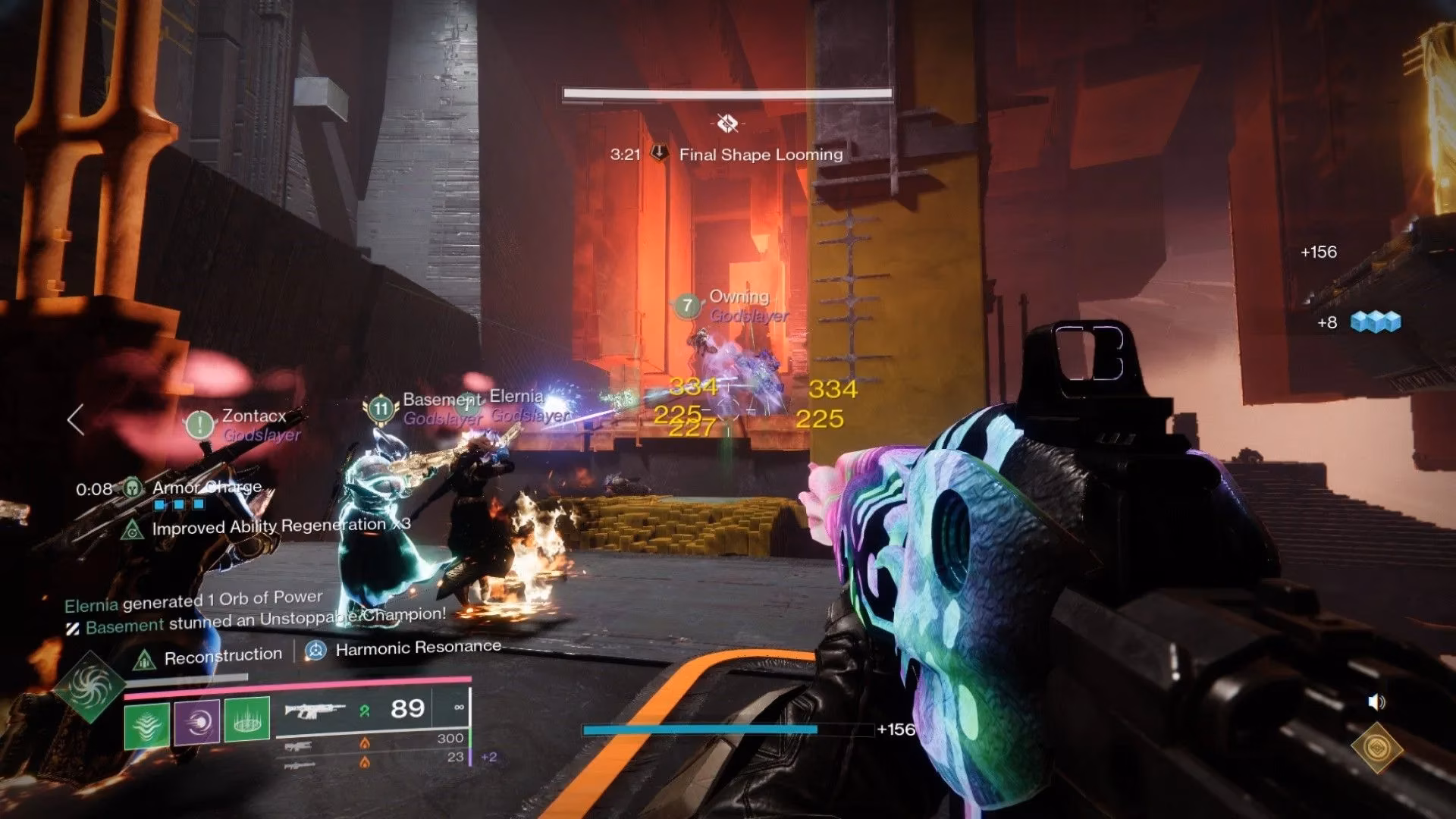Inspect the Harmonic Resonance buff icon

point(315,650)
